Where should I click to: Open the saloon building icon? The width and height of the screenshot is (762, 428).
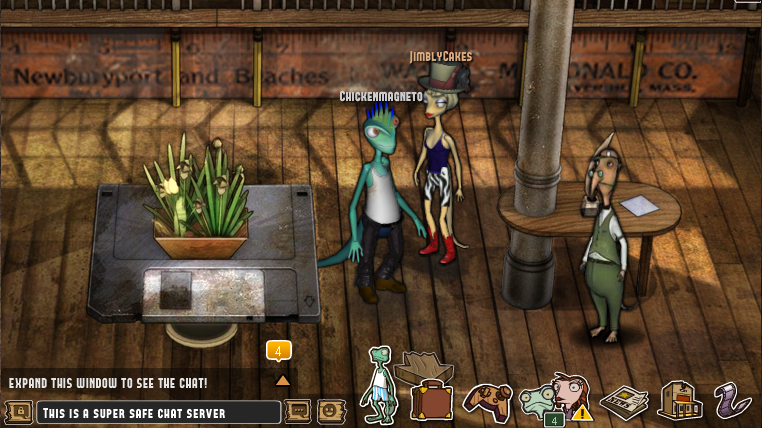pos(679,399)
